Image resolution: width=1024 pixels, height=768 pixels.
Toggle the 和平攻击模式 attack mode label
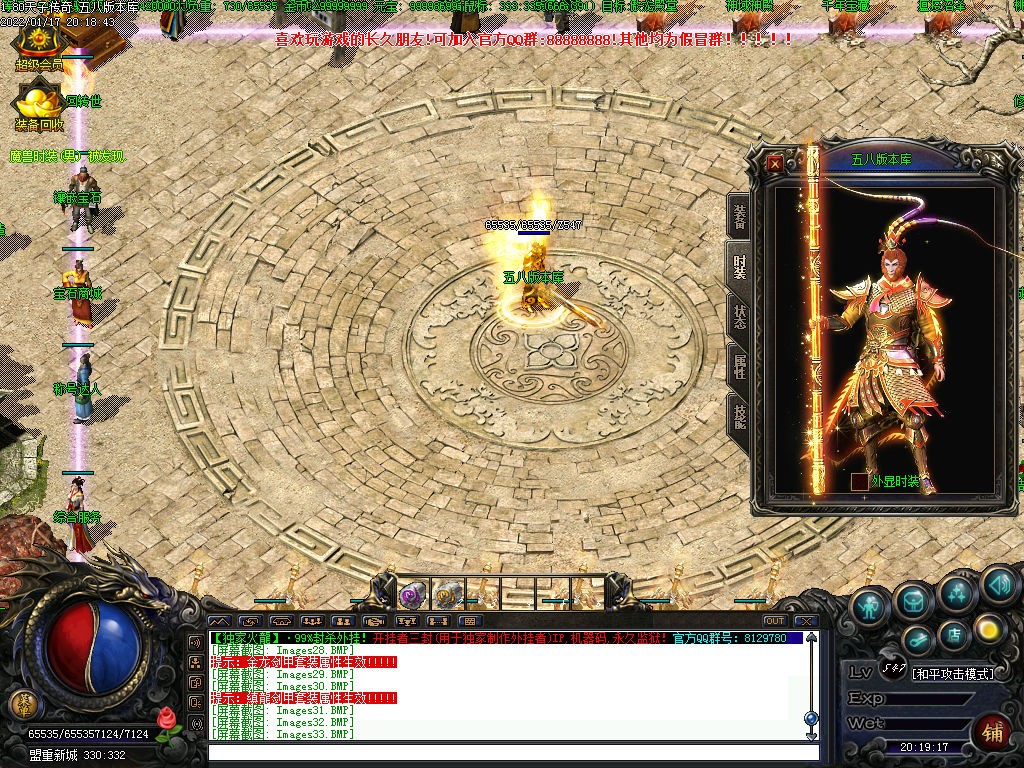tap(953, 674)
